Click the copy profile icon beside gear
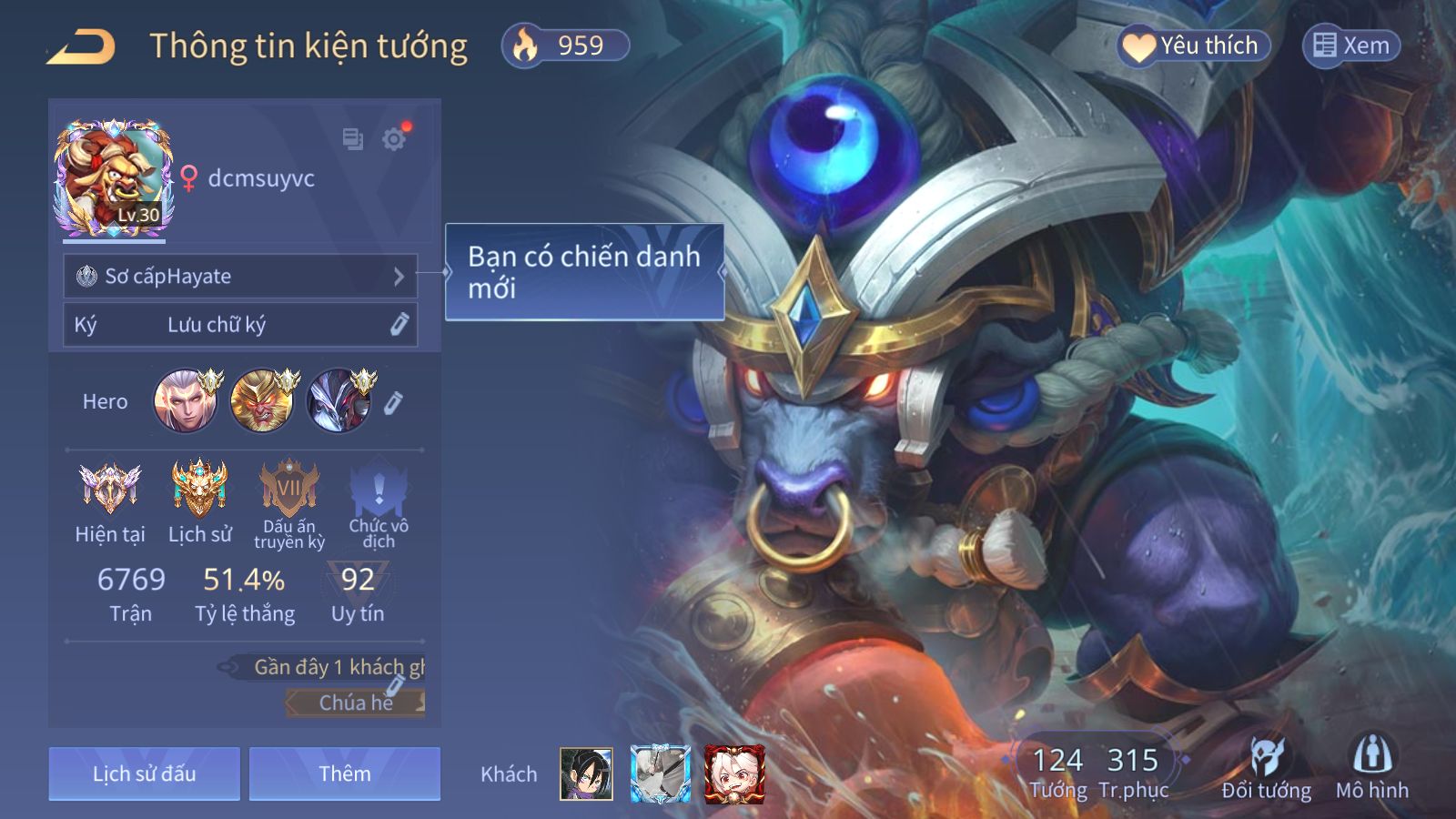This screenshot has height=819, width=1456. pos(352,139)
